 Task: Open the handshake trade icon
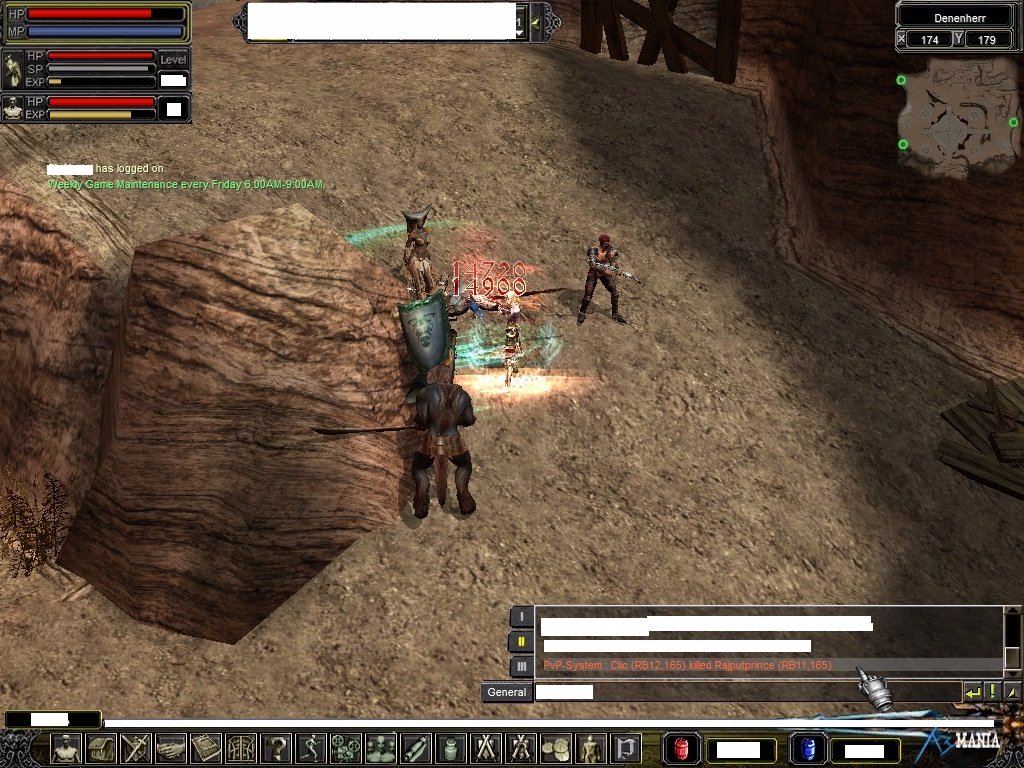[x=172, y=748]
